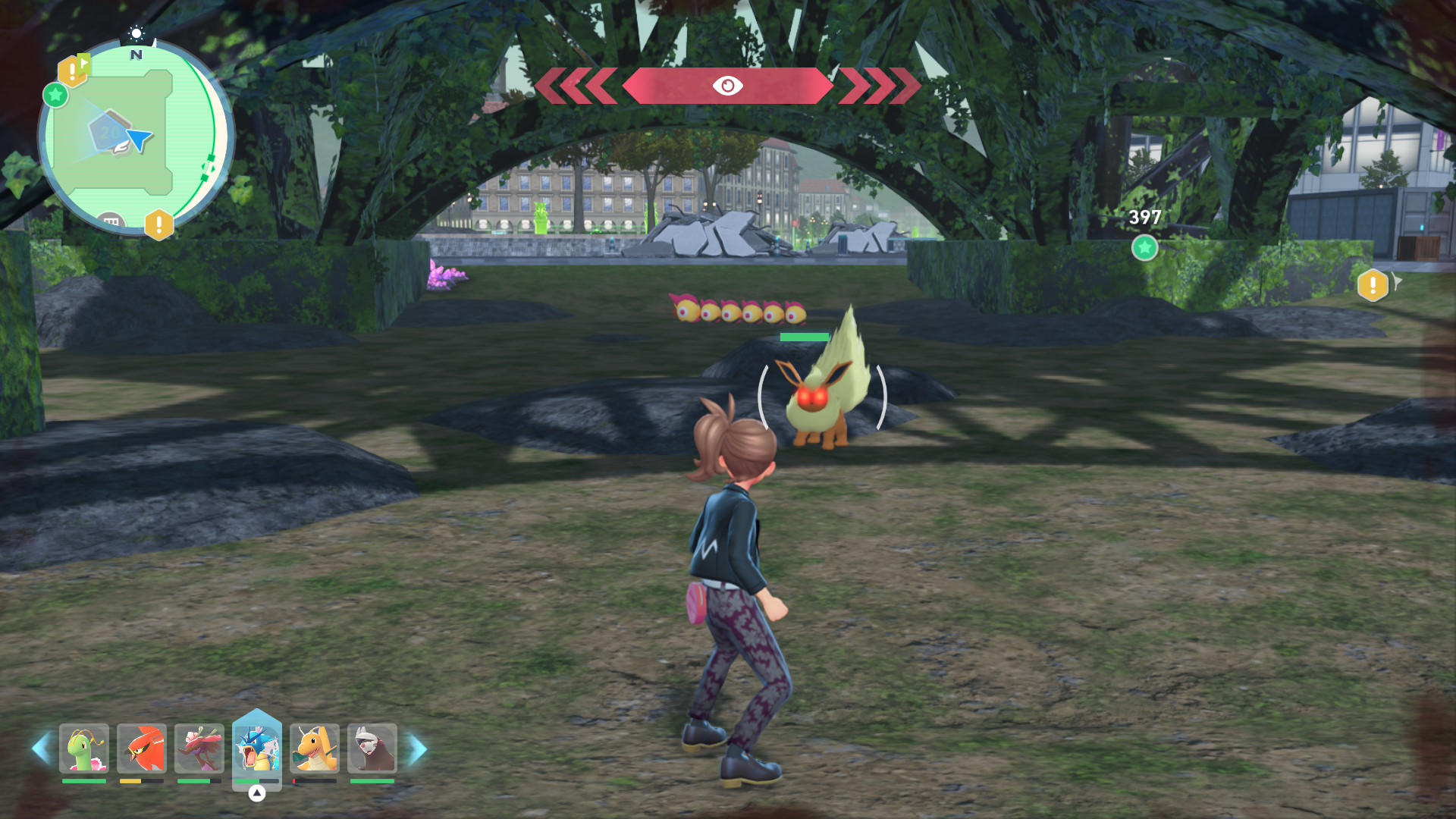Image resolution: width=1456 pixels, height=819 pixels.
Task: Pick Dragonite from the party bar
Action: 315,748
